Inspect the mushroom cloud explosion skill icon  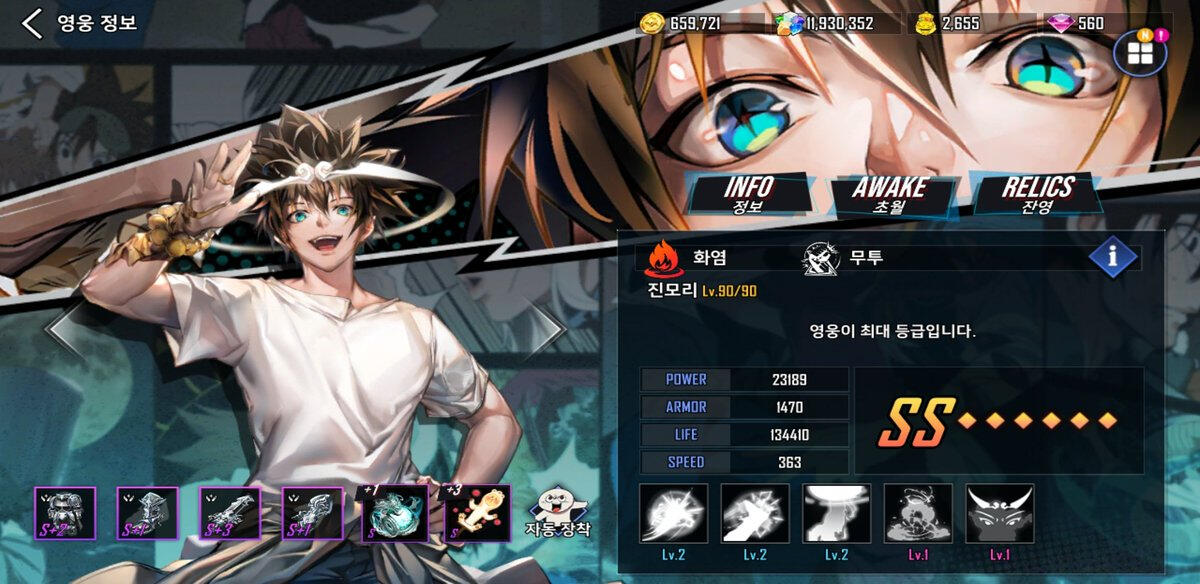click(x=918, y=514)
